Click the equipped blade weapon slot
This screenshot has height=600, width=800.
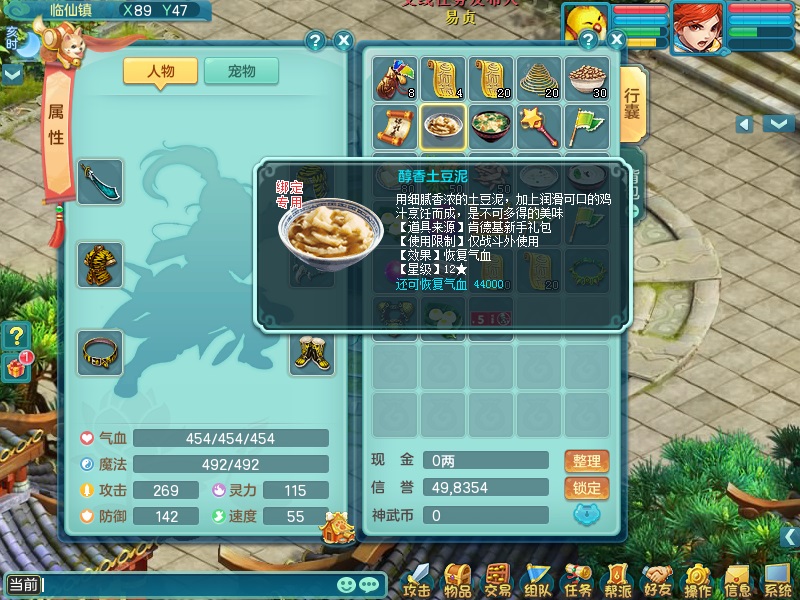(x=100, y=182)
